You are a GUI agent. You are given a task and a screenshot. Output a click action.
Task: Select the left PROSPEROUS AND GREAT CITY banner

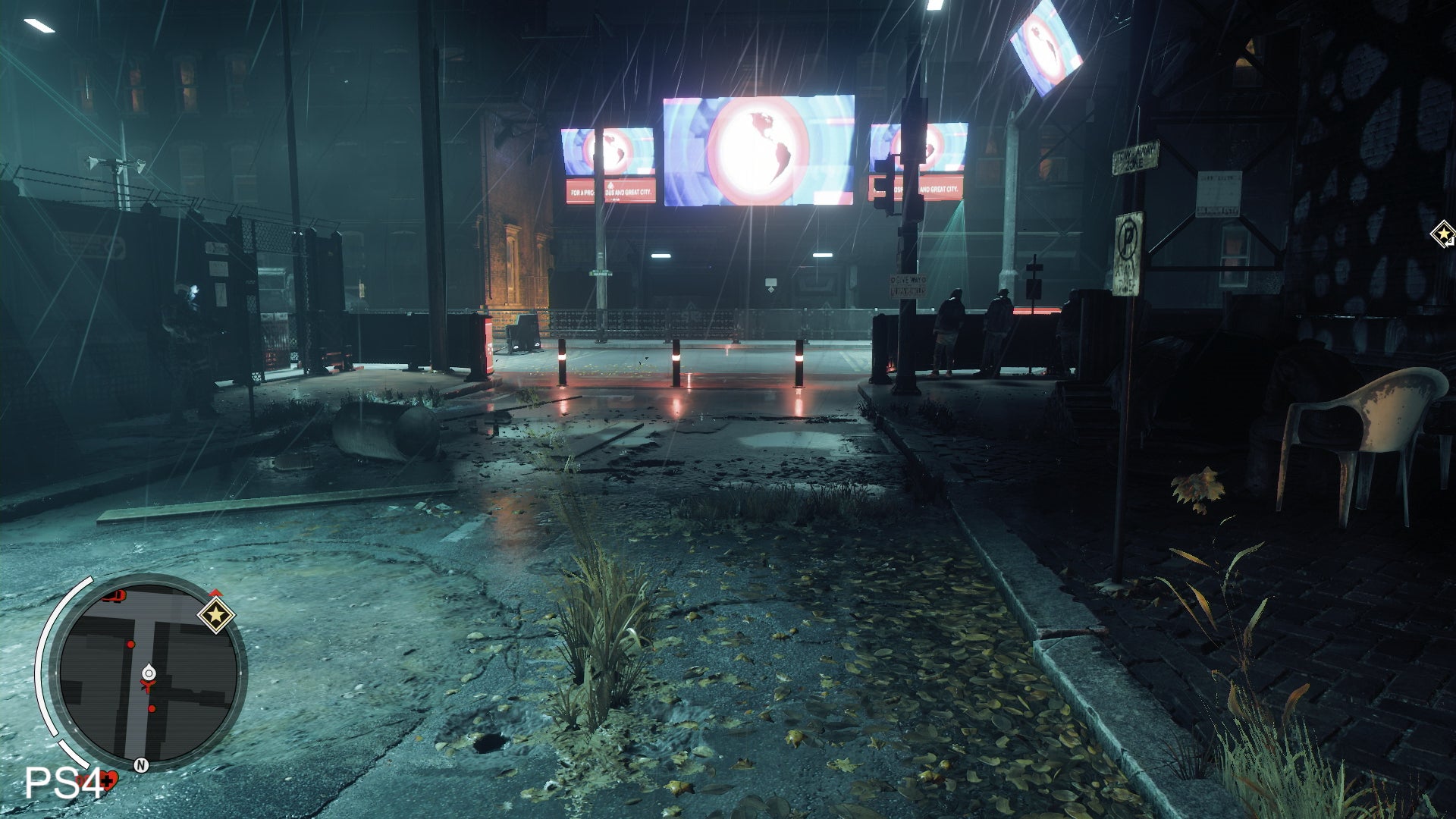point(610,192)
